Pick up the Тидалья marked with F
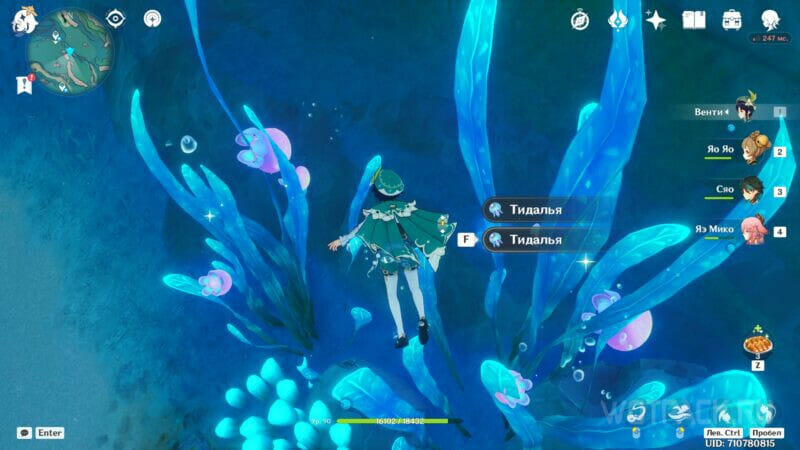The width and height of the screenshot is (800, 450). coord(535,240)
